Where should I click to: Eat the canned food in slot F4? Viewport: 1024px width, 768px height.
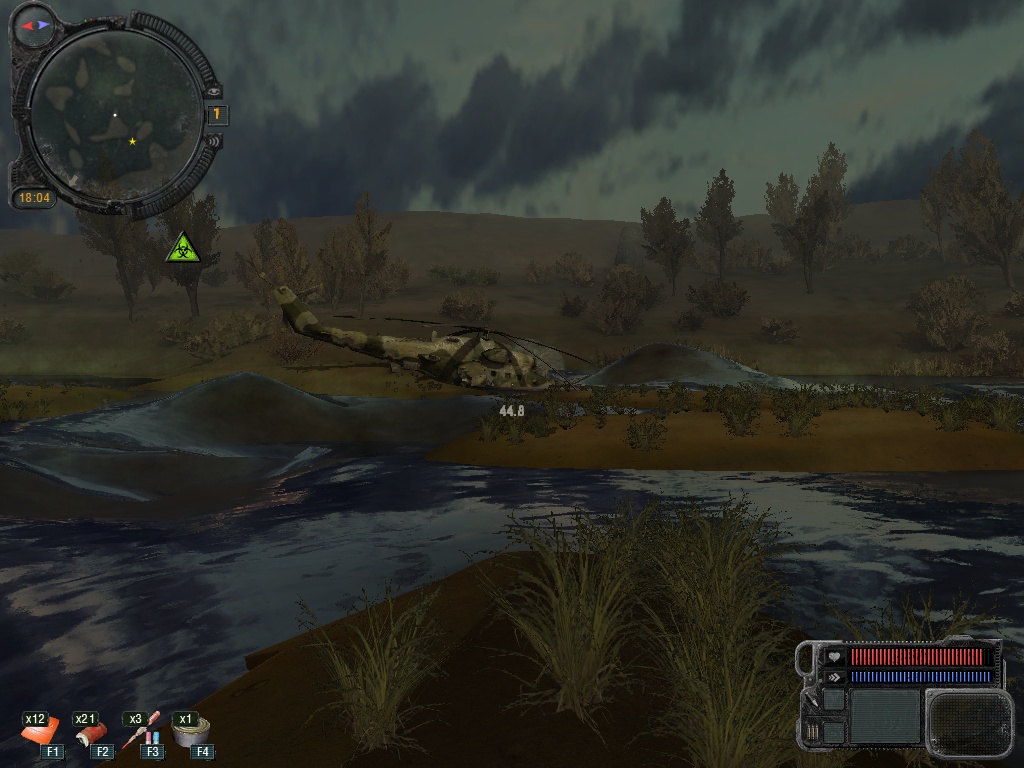point(191,734)
